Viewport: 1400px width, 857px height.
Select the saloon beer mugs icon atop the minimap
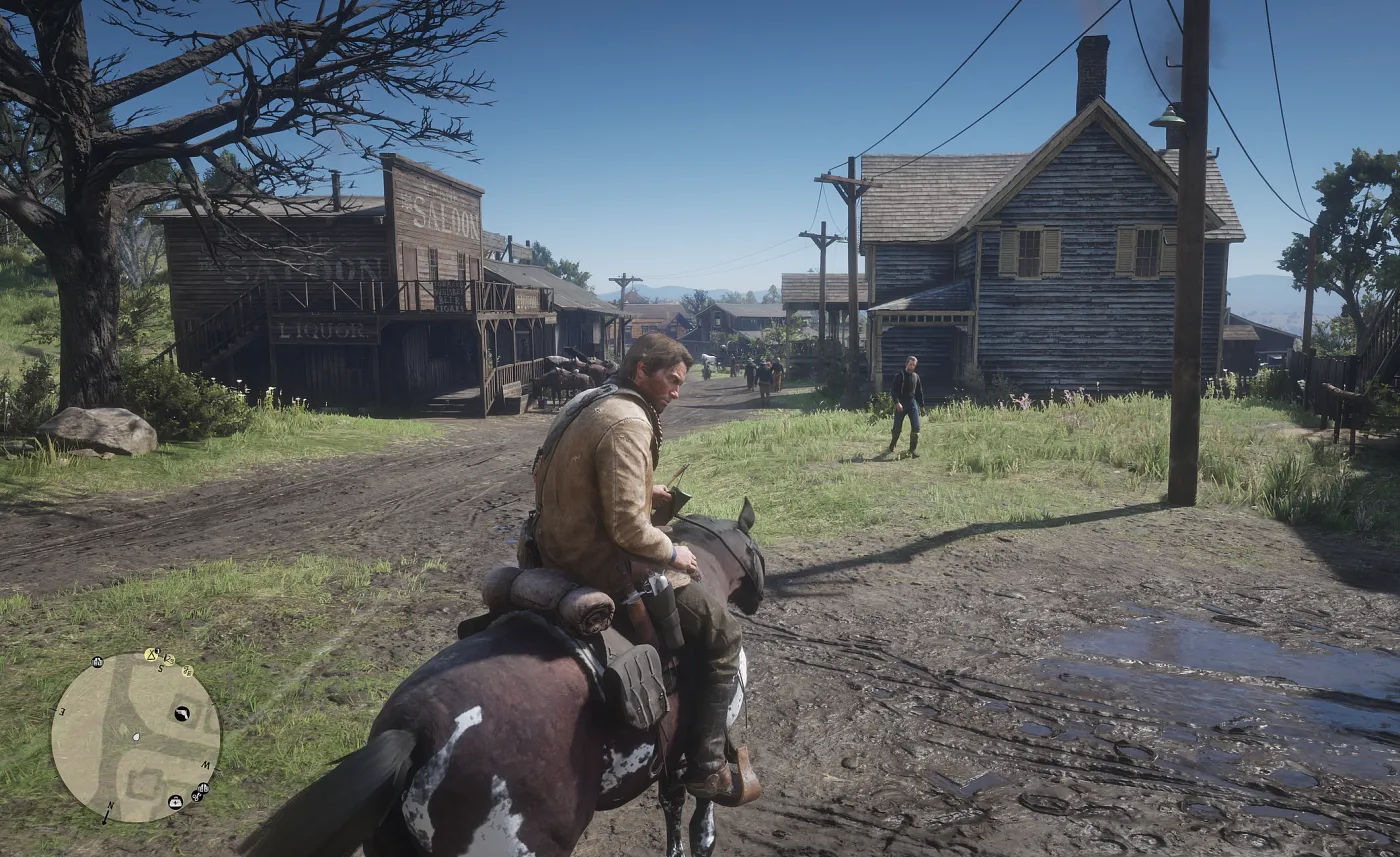click(97, 663)
